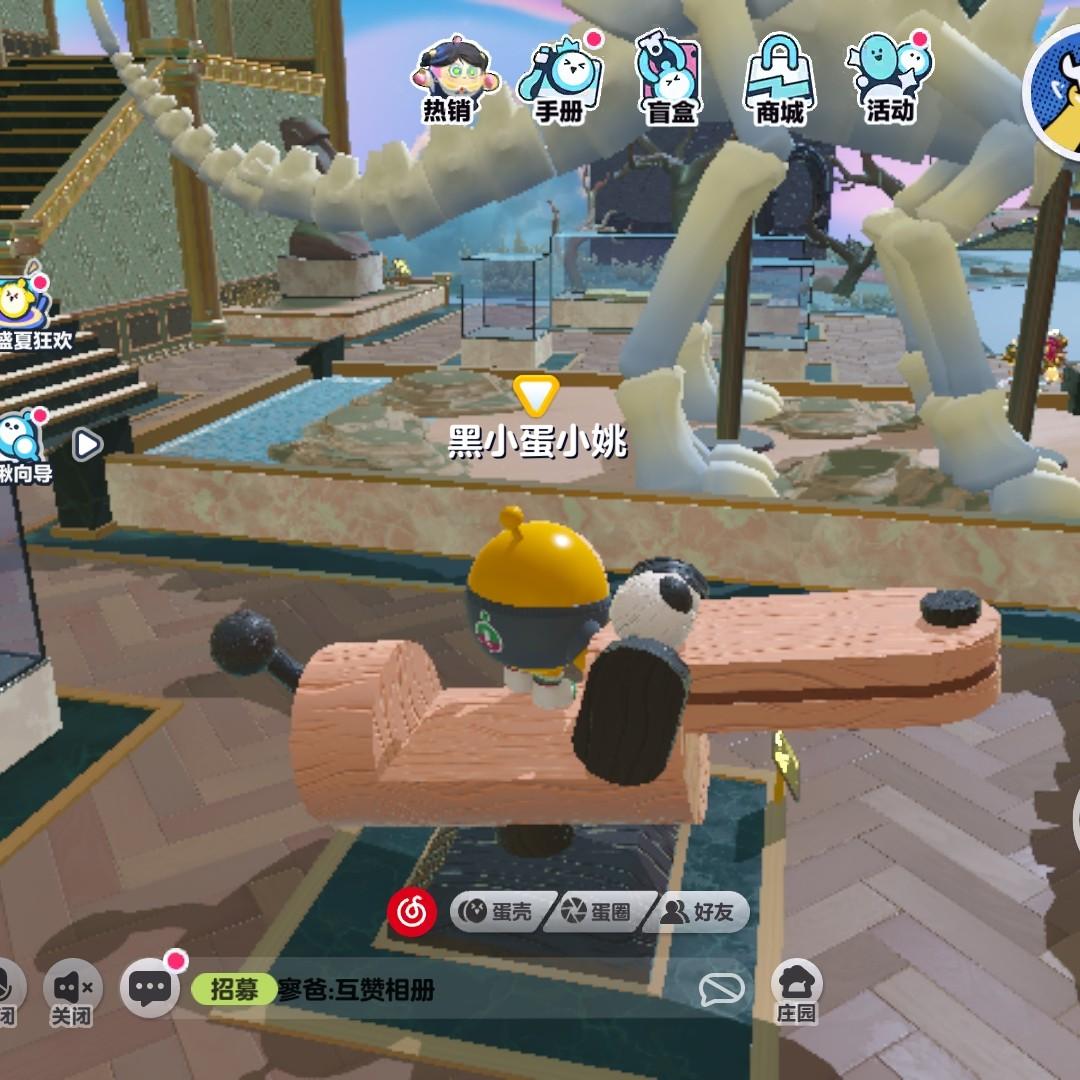The image size is (1080, 1080).
Task: Open the 蛋圈 community button
Action: point(599,911)
